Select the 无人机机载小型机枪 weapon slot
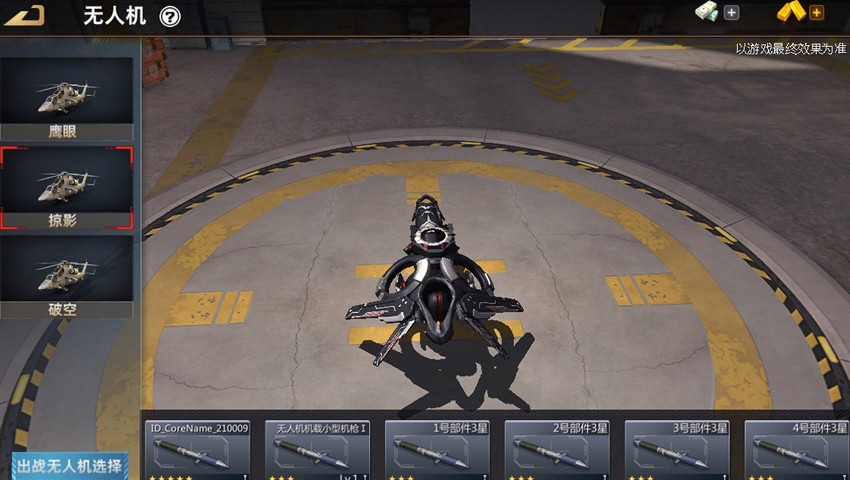 coord(318,450)
